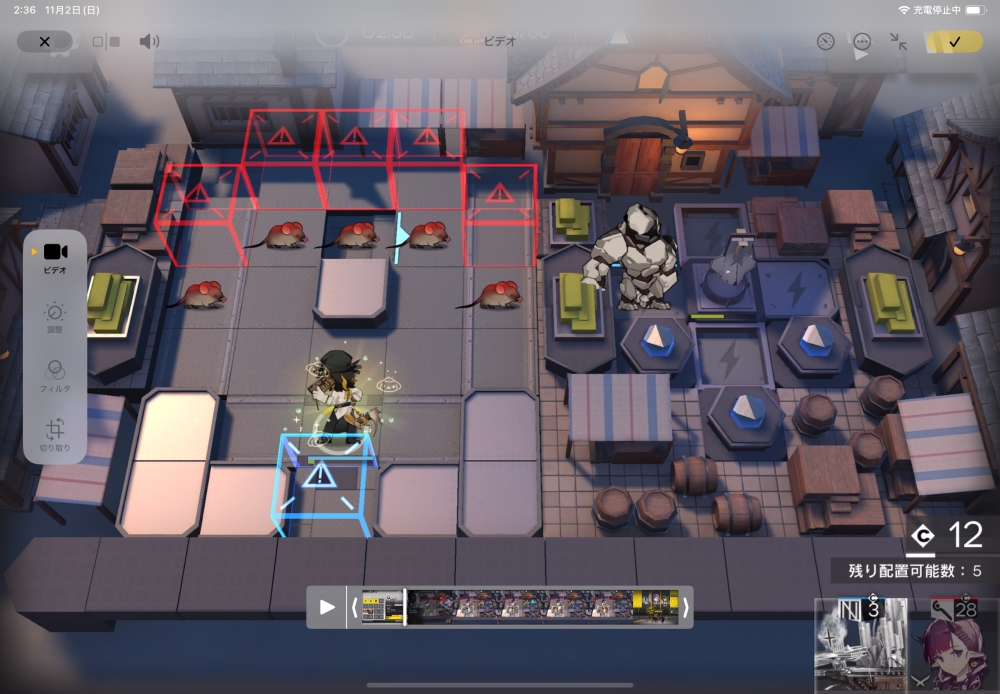Tap the split-frame icon beside the speaker

(x=106, y=42)
